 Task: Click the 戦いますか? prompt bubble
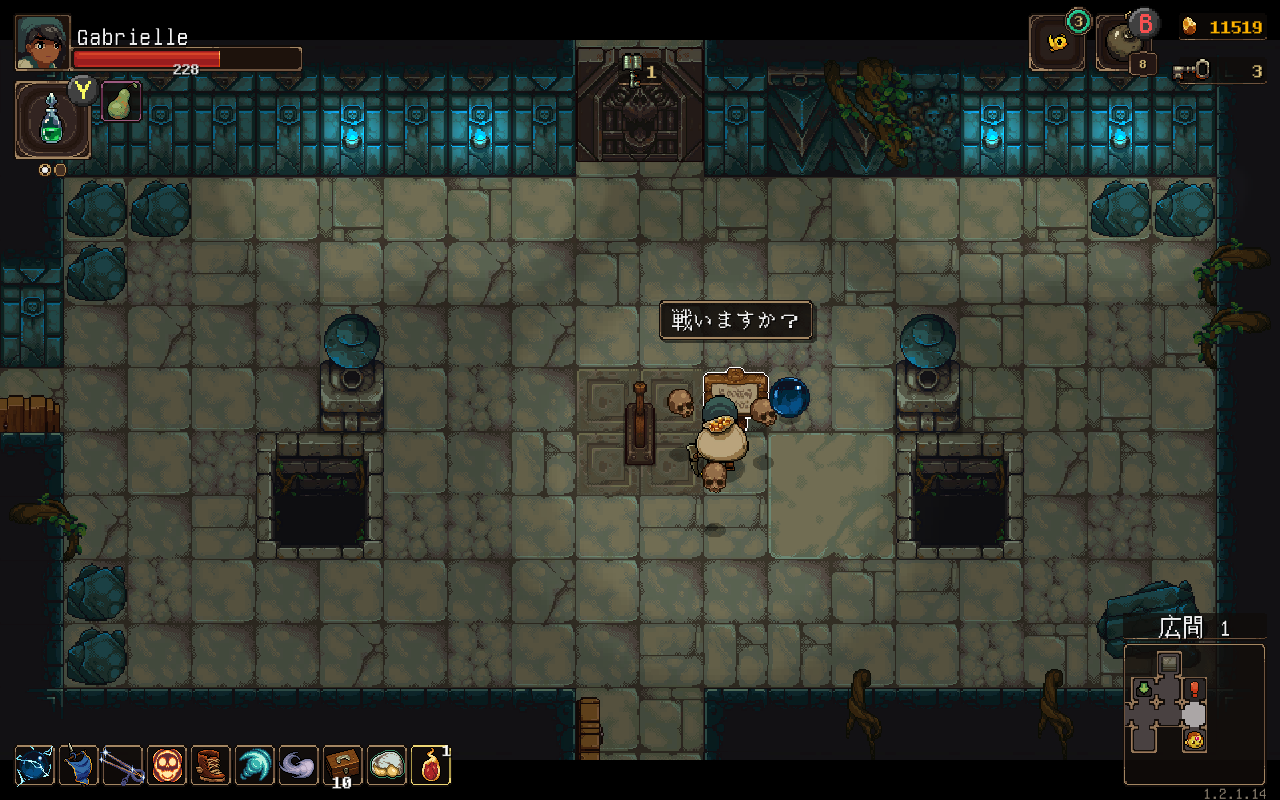pyautogui.click(x=735, y=322)
